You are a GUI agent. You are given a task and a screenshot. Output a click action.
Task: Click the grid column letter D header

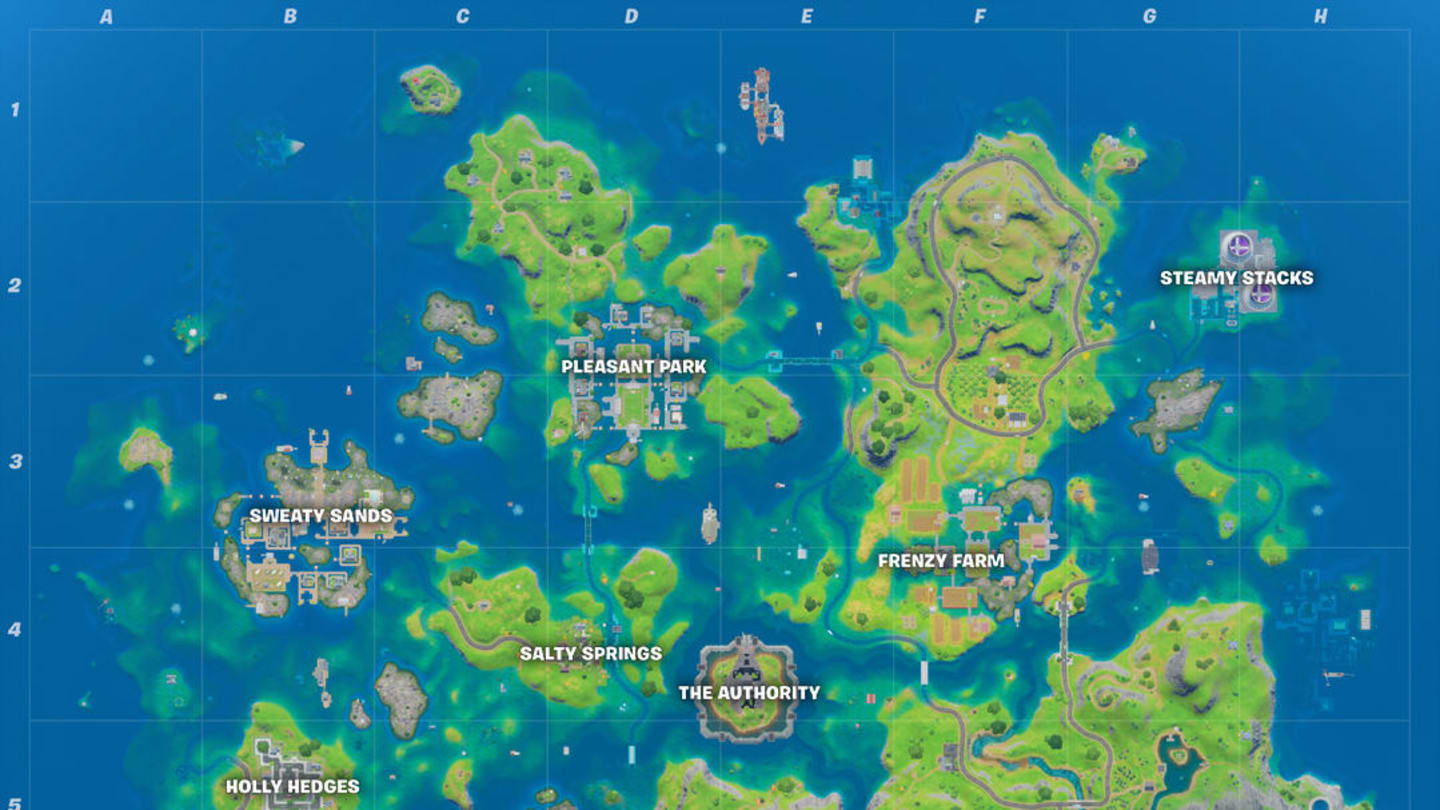click(x=630, y=15)
